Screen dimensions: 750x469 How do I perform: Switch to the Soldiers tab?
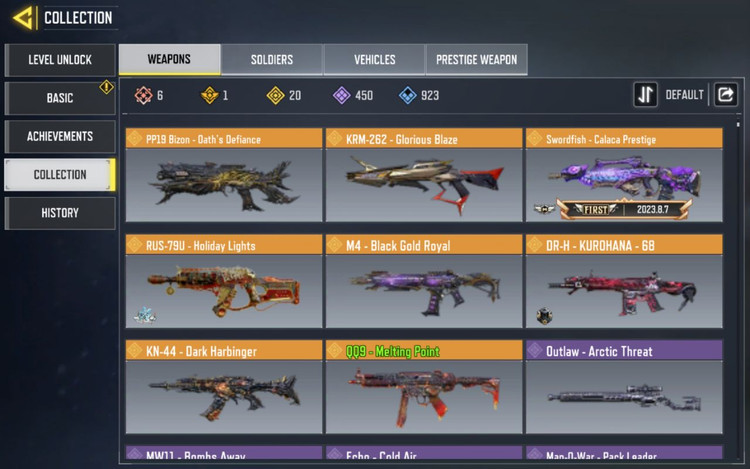pyautogui.click(x=272, y=60)
